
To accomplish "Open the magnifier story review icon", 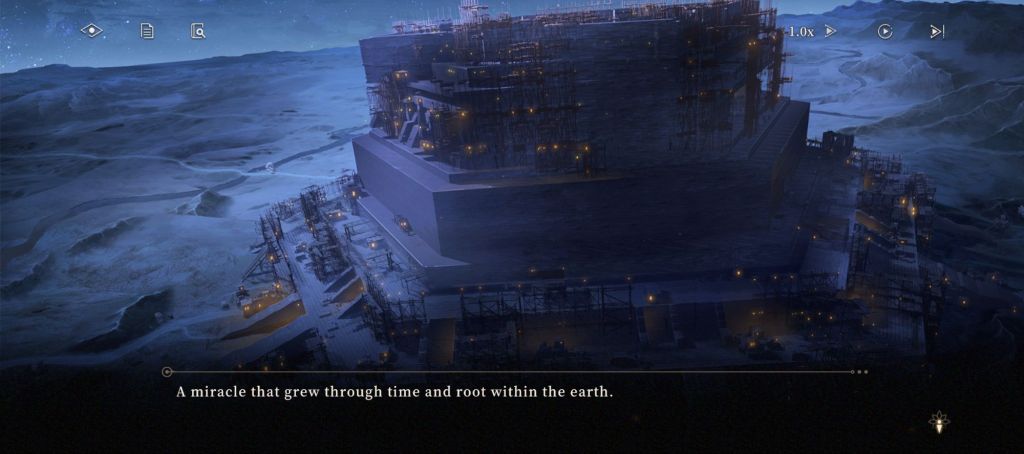I will [x=198, y=31].
